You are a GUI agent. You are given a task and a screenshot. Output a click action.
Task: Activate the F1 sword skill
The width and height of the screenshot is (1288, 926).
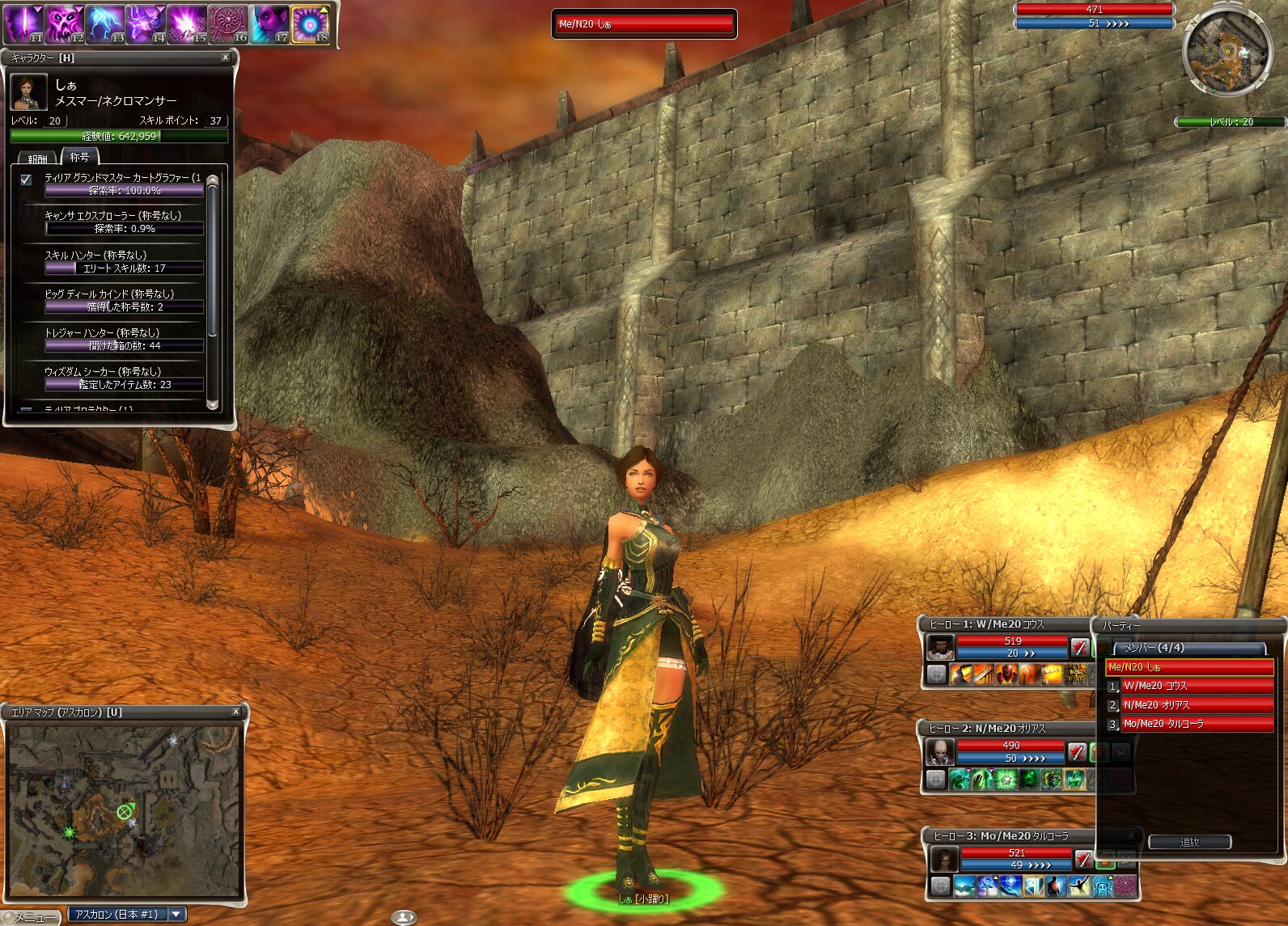coord(23,23)
